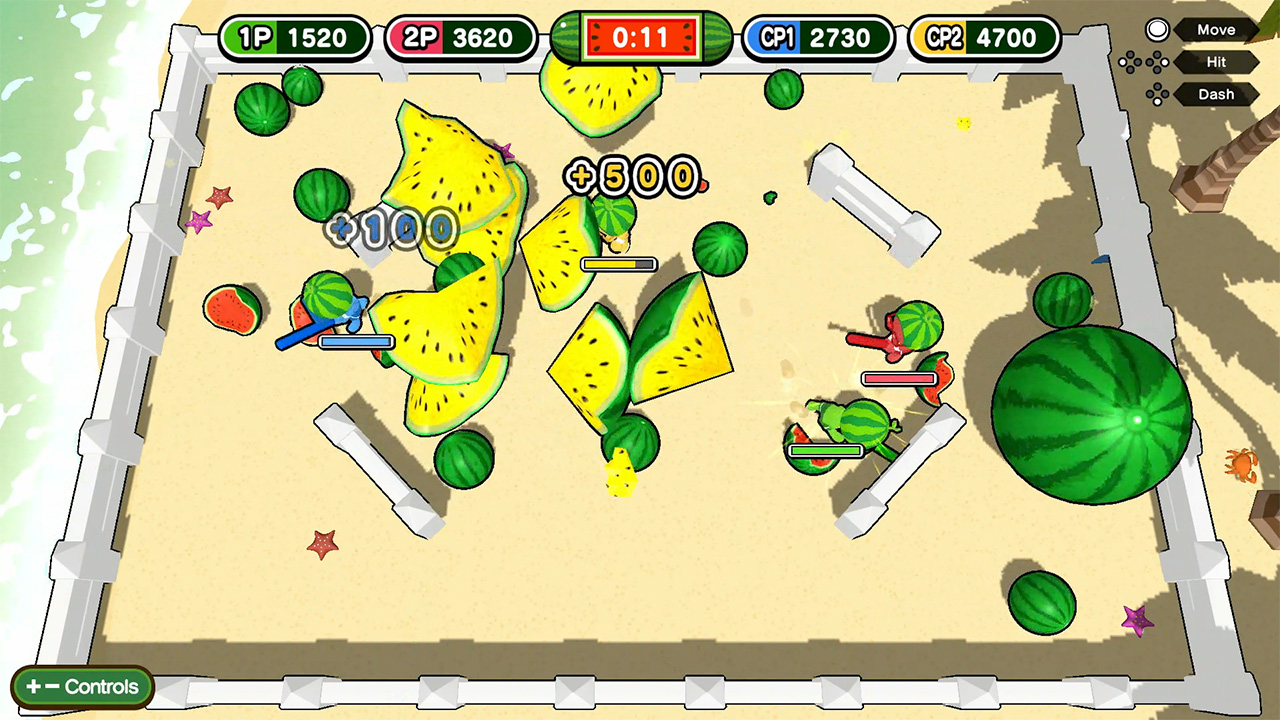Click the button pad icon beside Dash
Image resolution: width=1280 pixels, height=720 pixels.
coord(1155,94)
